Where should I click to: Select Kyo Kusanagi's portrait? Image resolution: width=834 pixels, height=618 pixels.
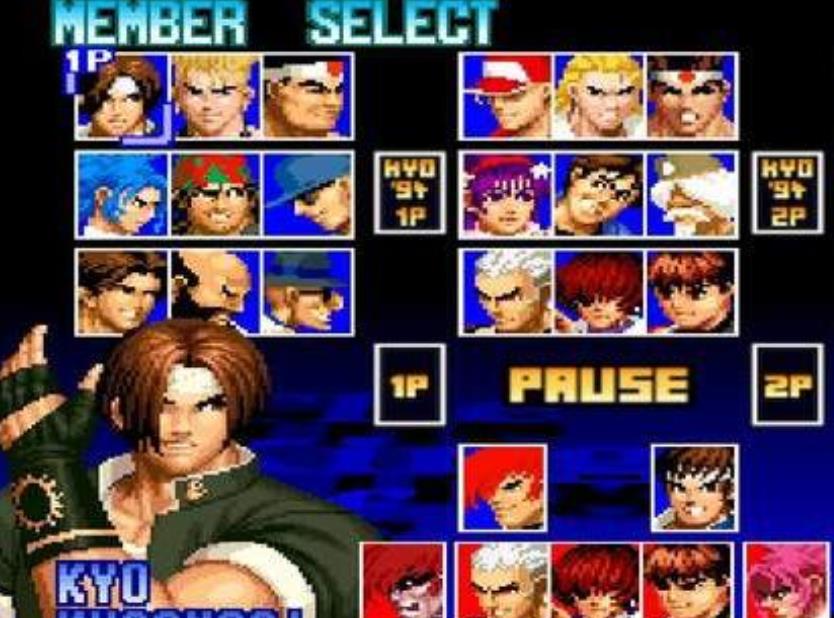coord(119,96)
